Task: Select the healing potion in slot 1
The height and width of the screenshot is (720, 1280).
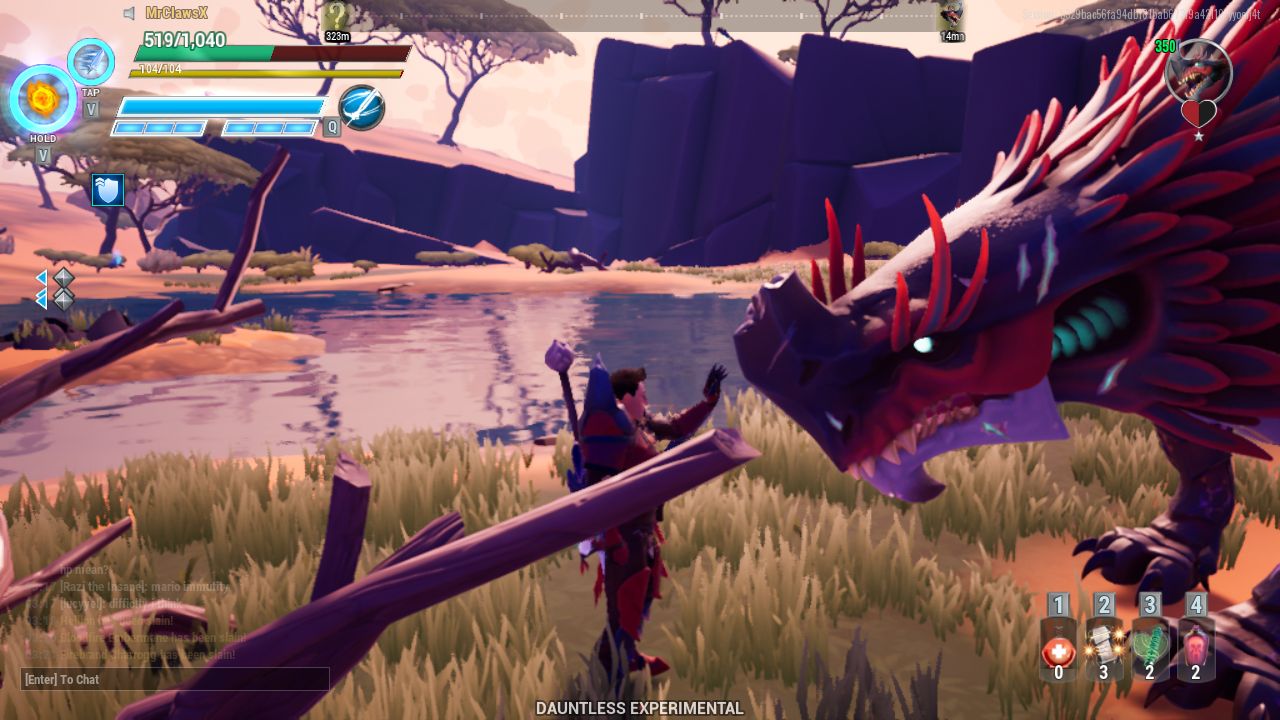Action: tap(1057, 647)
